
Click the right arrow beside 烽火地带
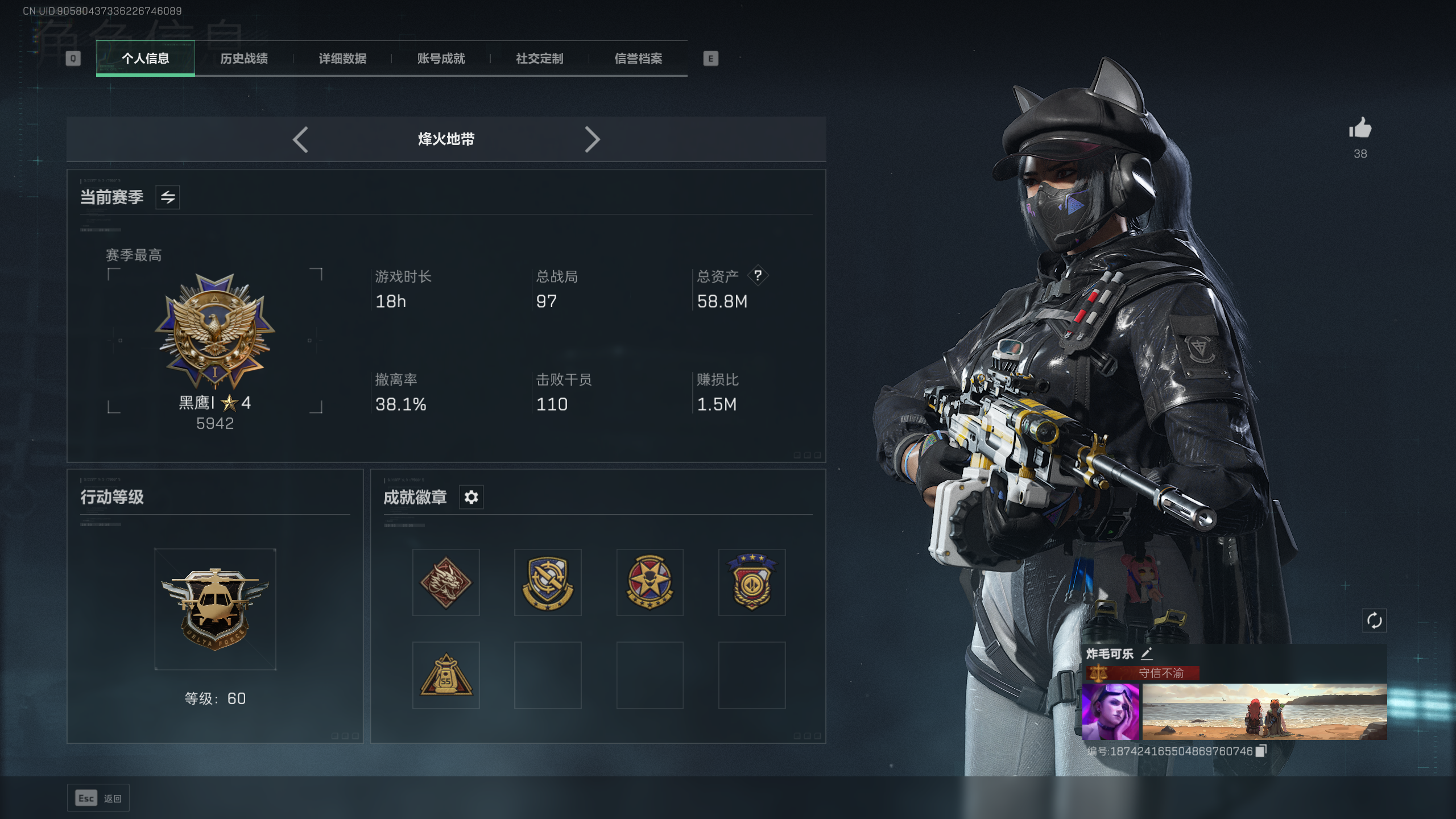click(592, 139)
